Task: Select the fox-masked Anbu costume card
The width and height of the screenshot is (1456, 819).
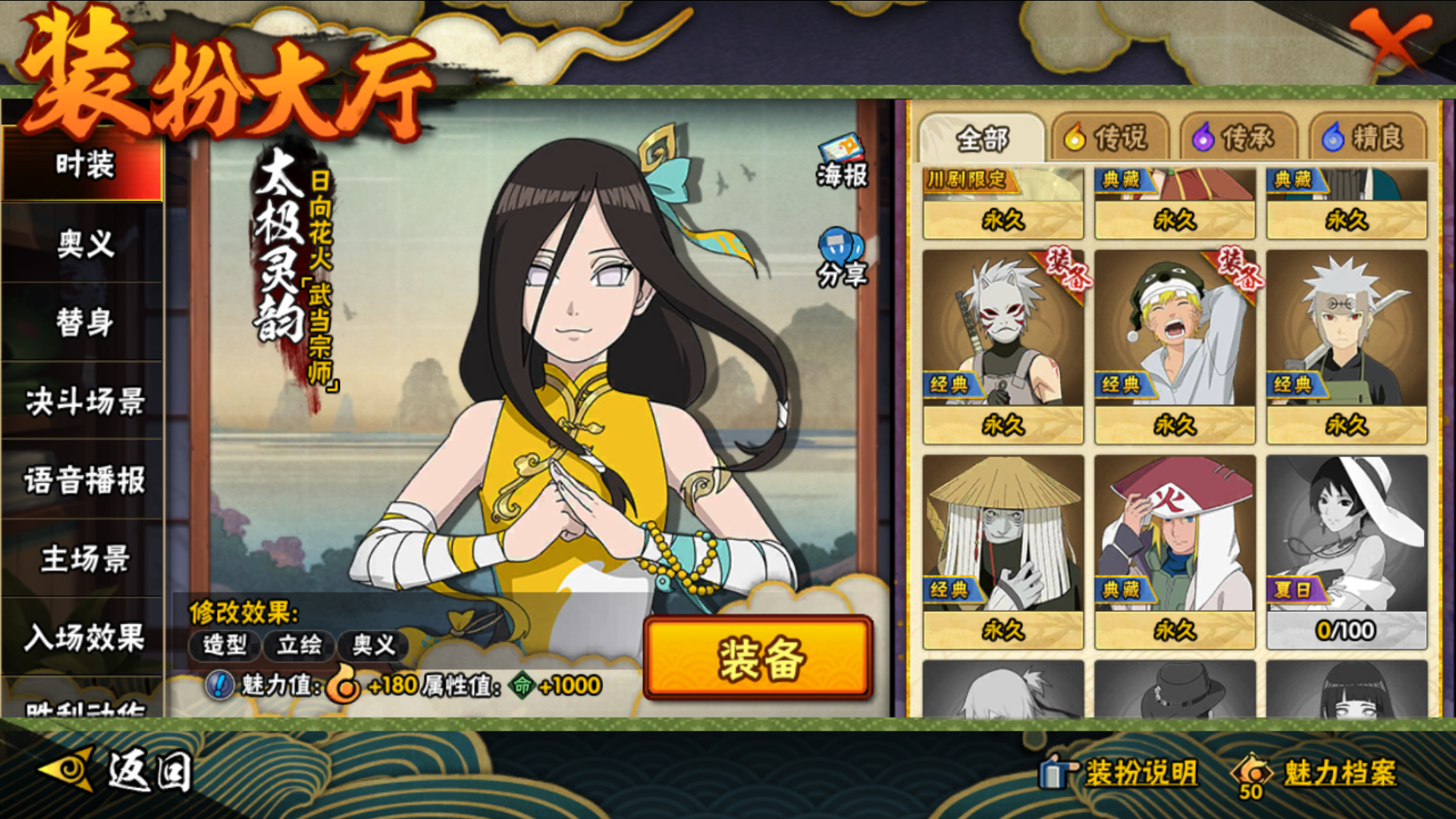Action: click(1003, 345)
